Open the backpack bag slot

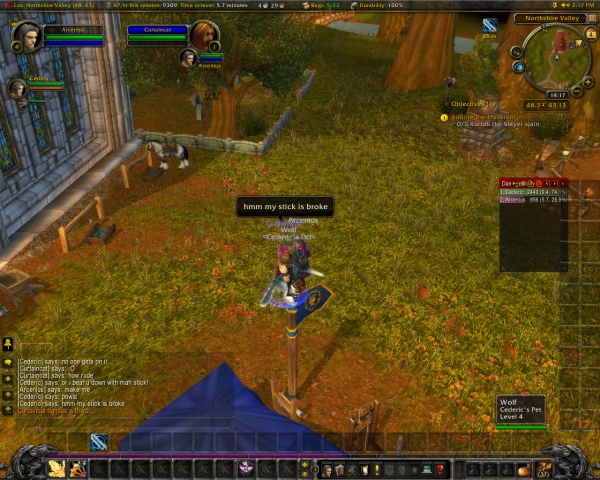point(546,468)
